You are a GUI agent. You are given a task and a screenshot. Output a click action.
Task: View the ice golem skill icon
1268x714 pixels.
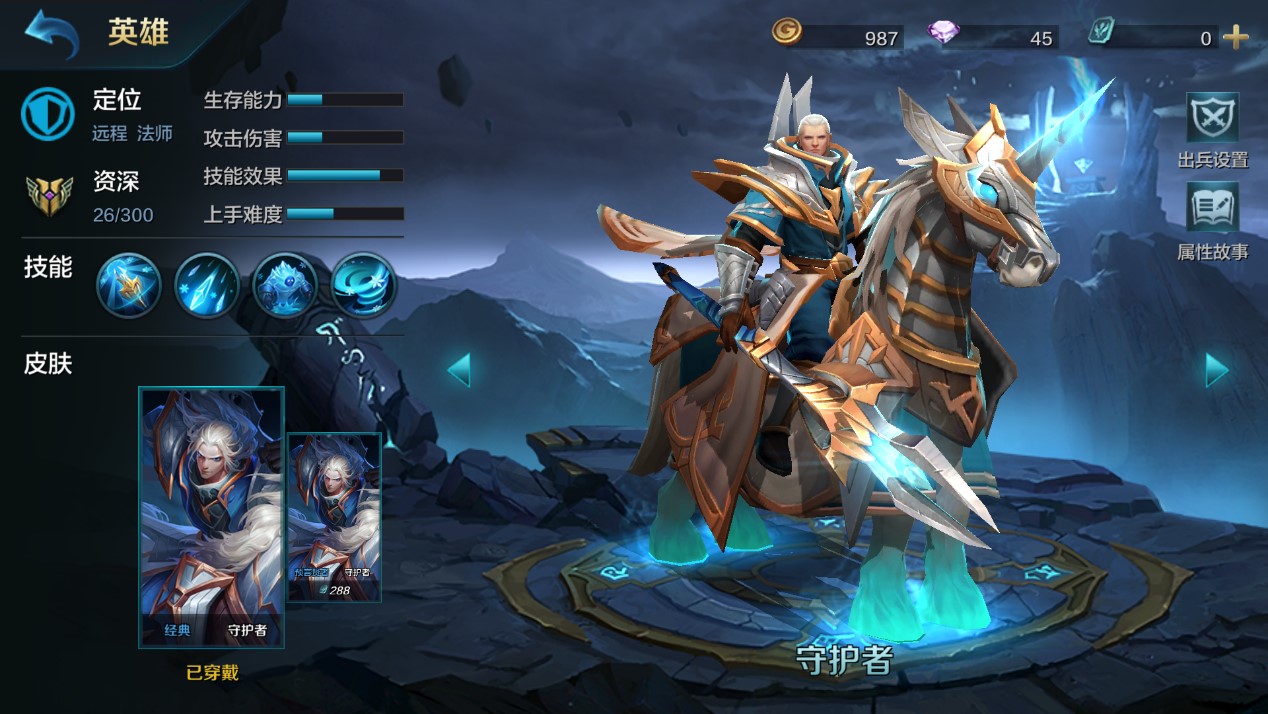click(285, 285)
